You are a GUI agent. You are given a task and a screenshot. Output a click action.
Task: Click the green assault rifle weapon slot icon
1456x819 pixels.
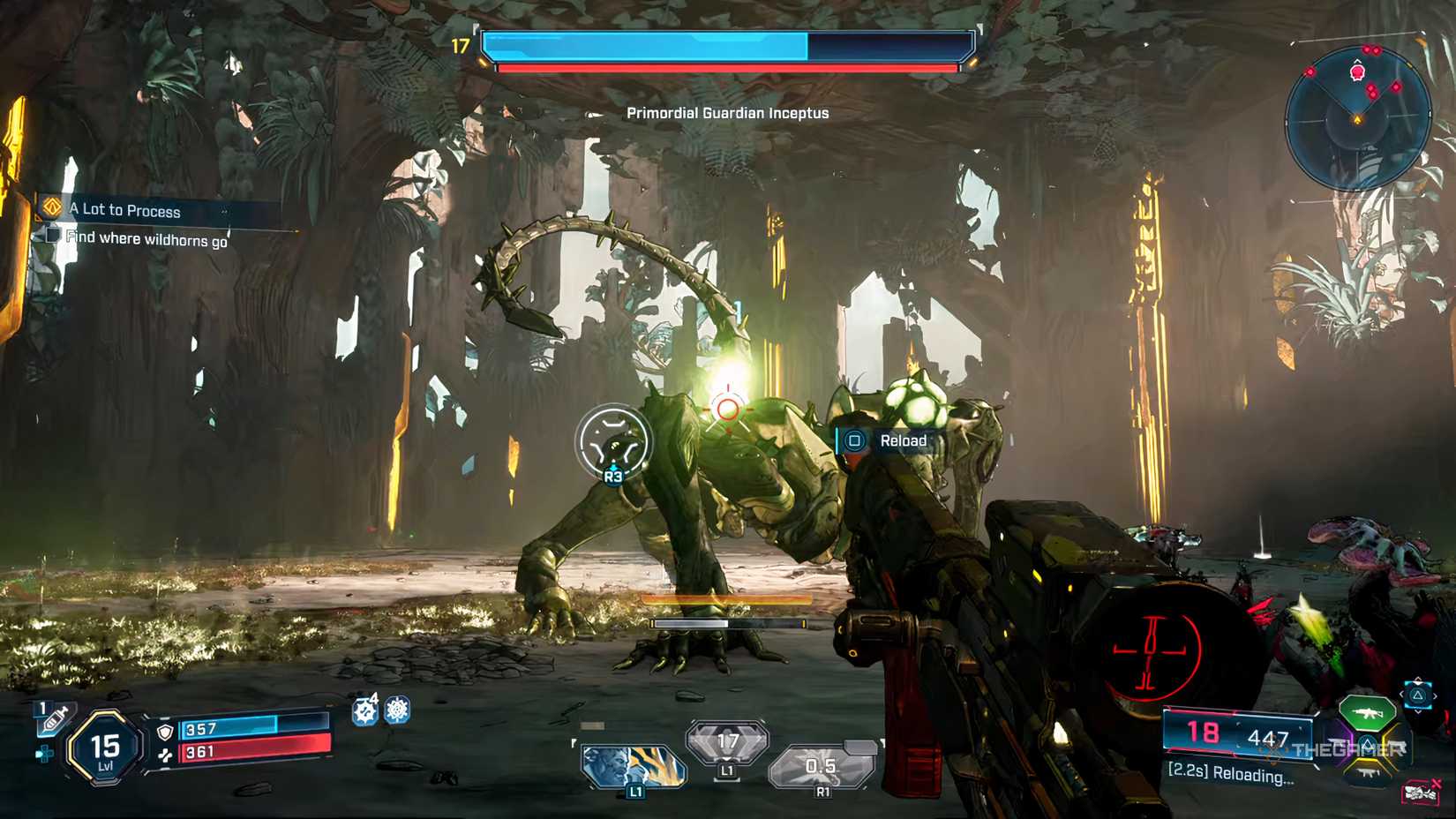click(x=1369, y=712)
